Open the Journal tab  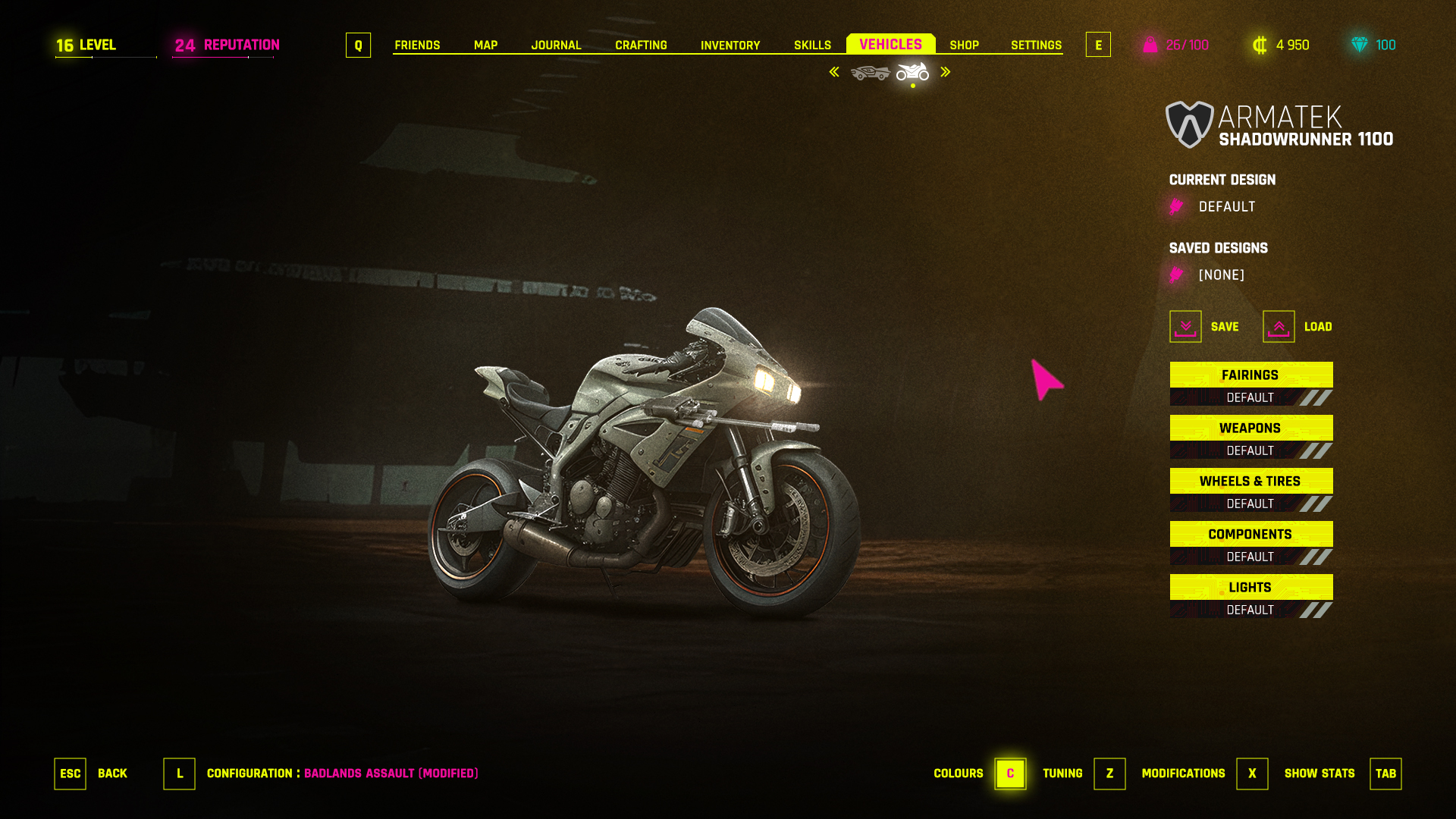point(556,45)
